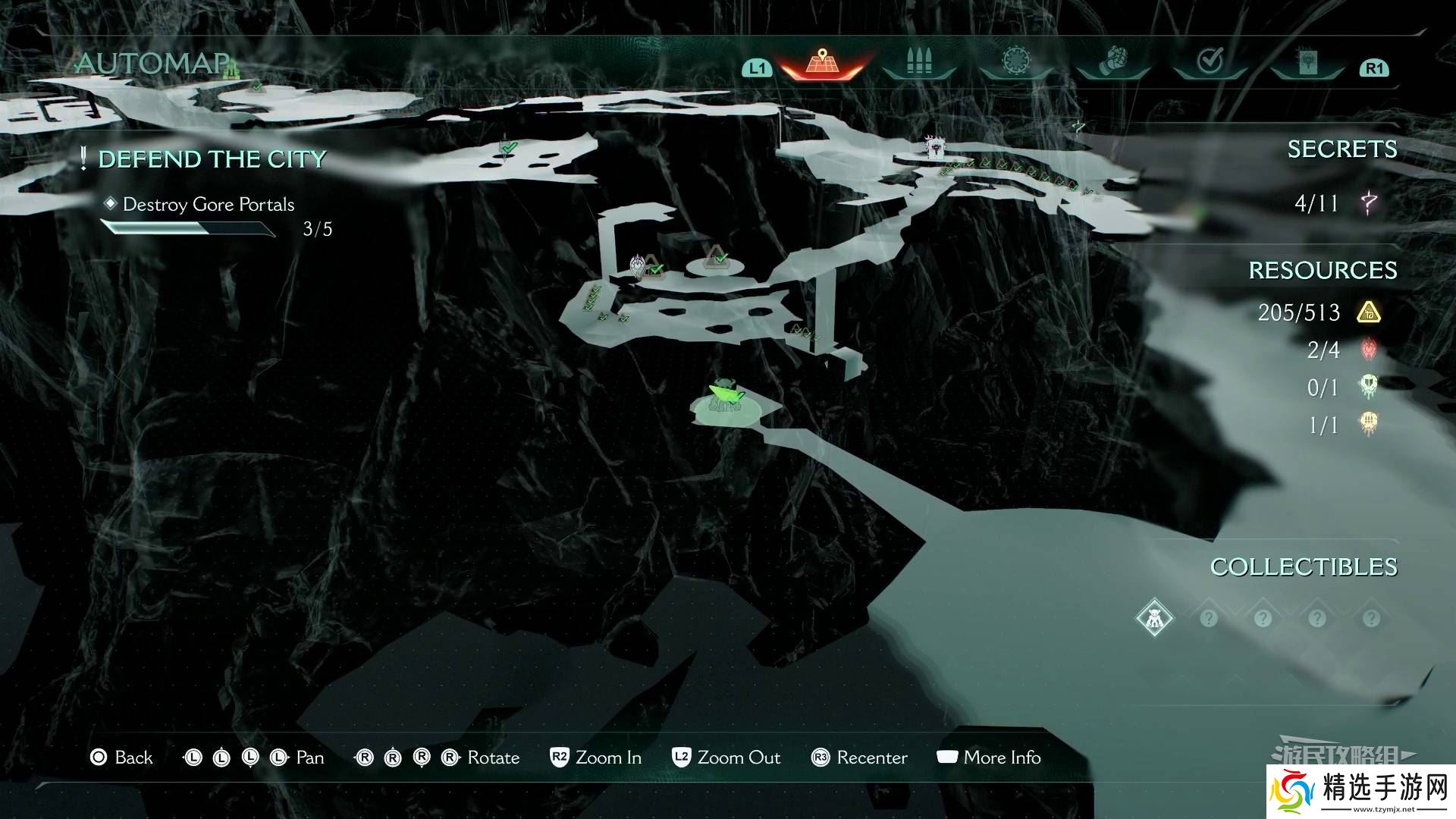Choose the Zoom In control

click(x=596, y=758)
